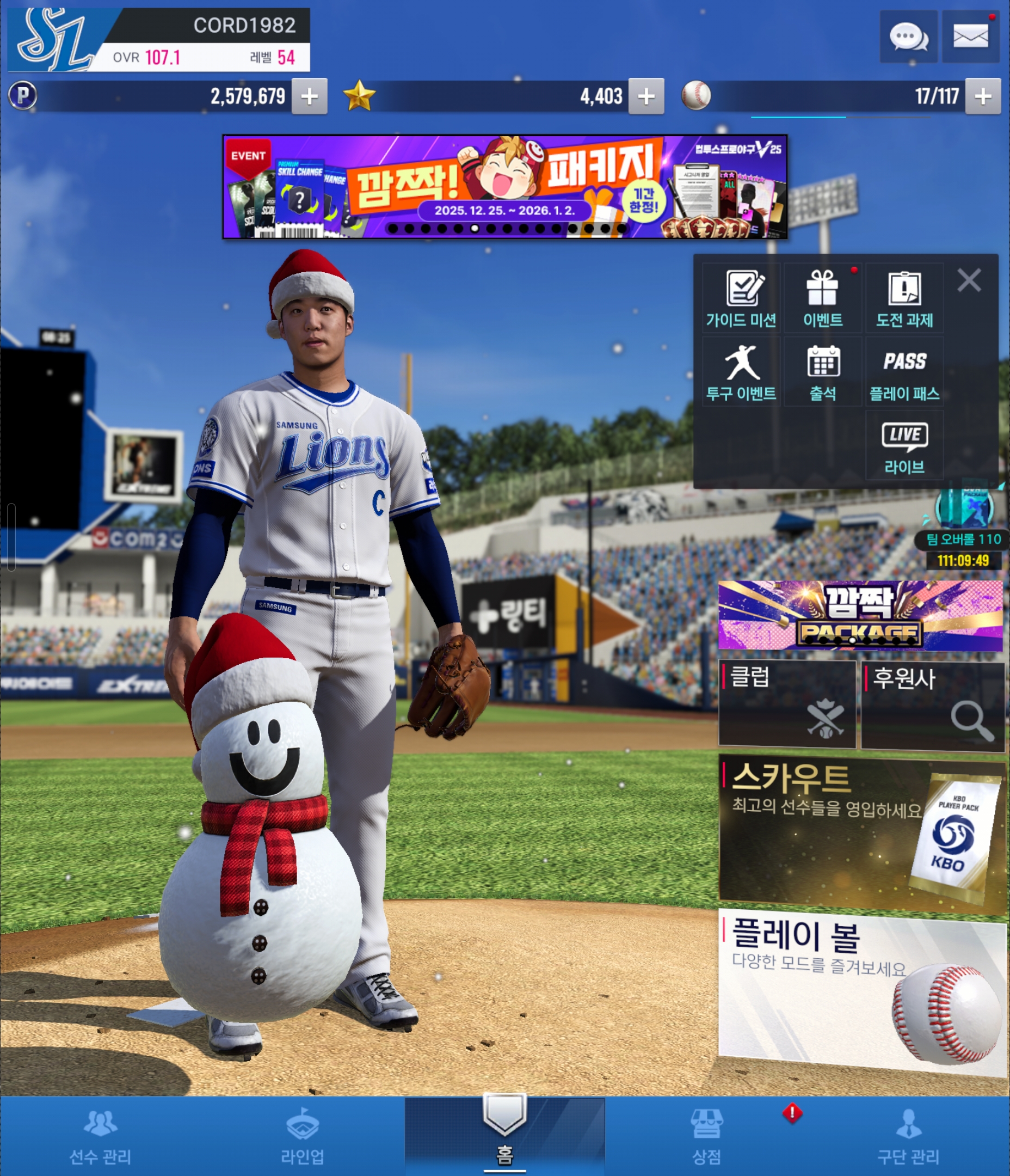This screenshot has height=1176, width=1010.
Task: Open 도전 과제 challenges
Action: coord(904,298)
